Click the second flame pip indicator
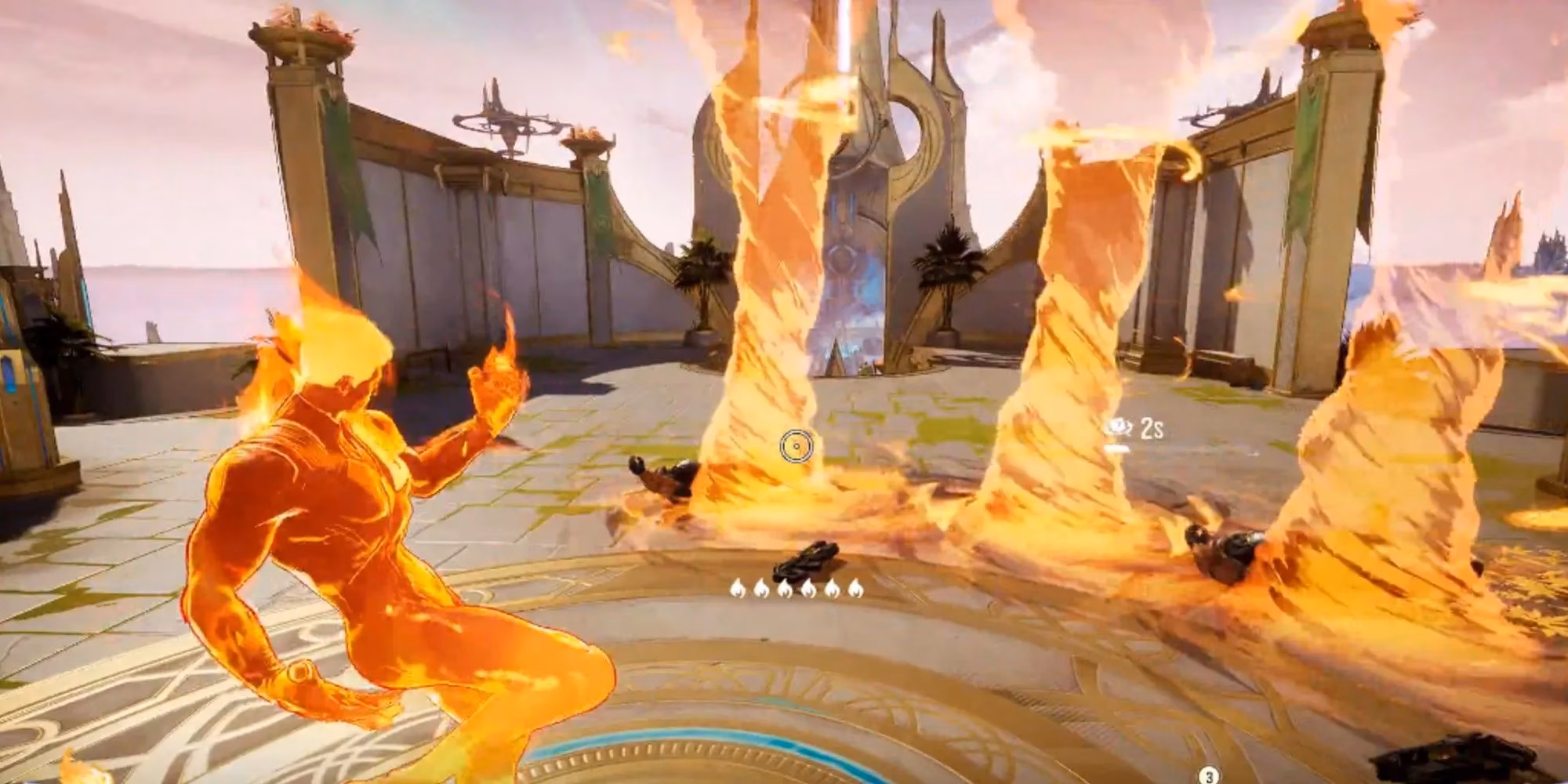Viewport: 1568px width, 784px height. (x=761, y=590)
